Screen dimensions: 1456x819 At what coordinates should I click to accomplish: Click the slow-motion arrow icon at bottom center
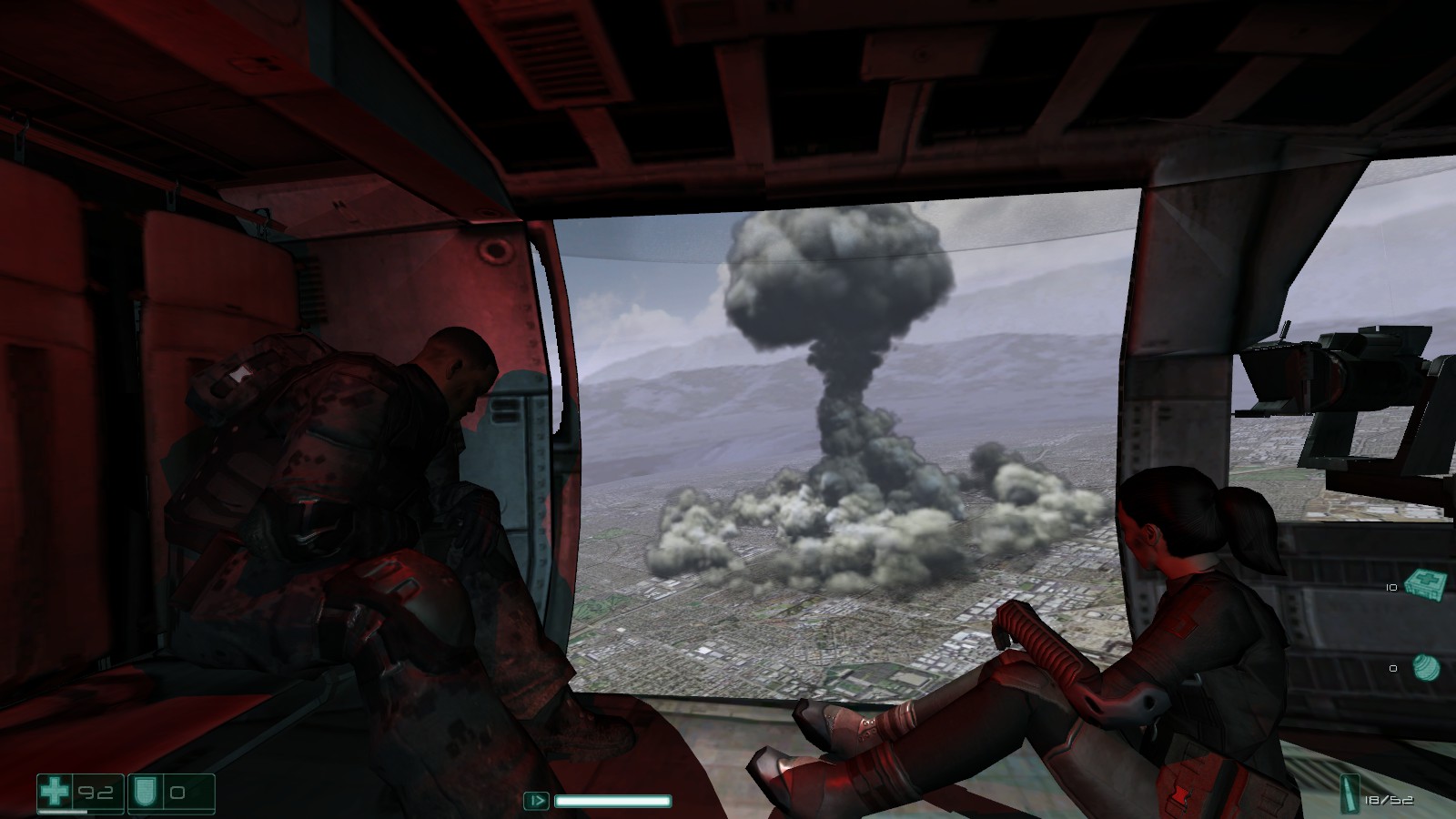537,801
